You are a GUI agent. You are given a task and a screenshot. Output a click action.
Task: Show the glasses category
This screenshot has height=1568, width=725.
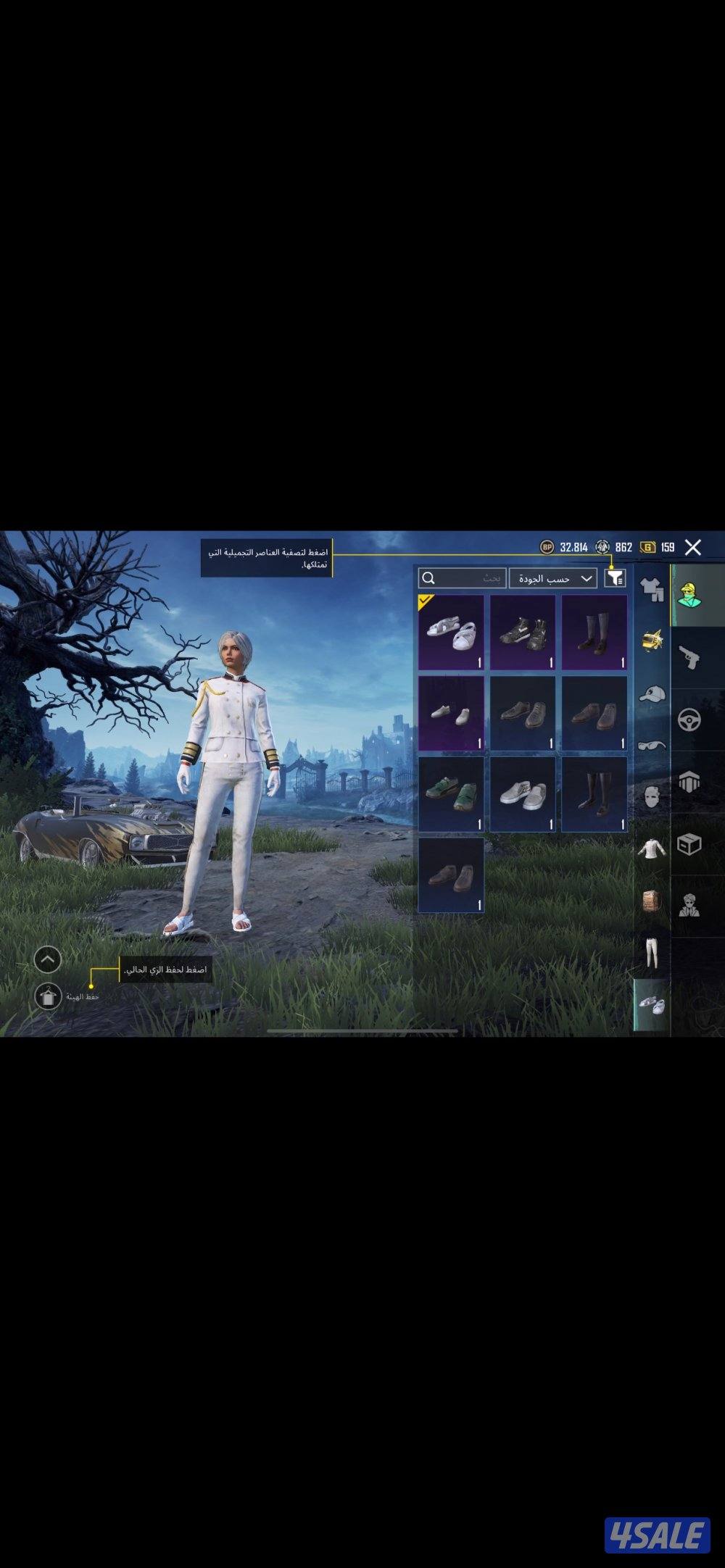coord(652,744)
